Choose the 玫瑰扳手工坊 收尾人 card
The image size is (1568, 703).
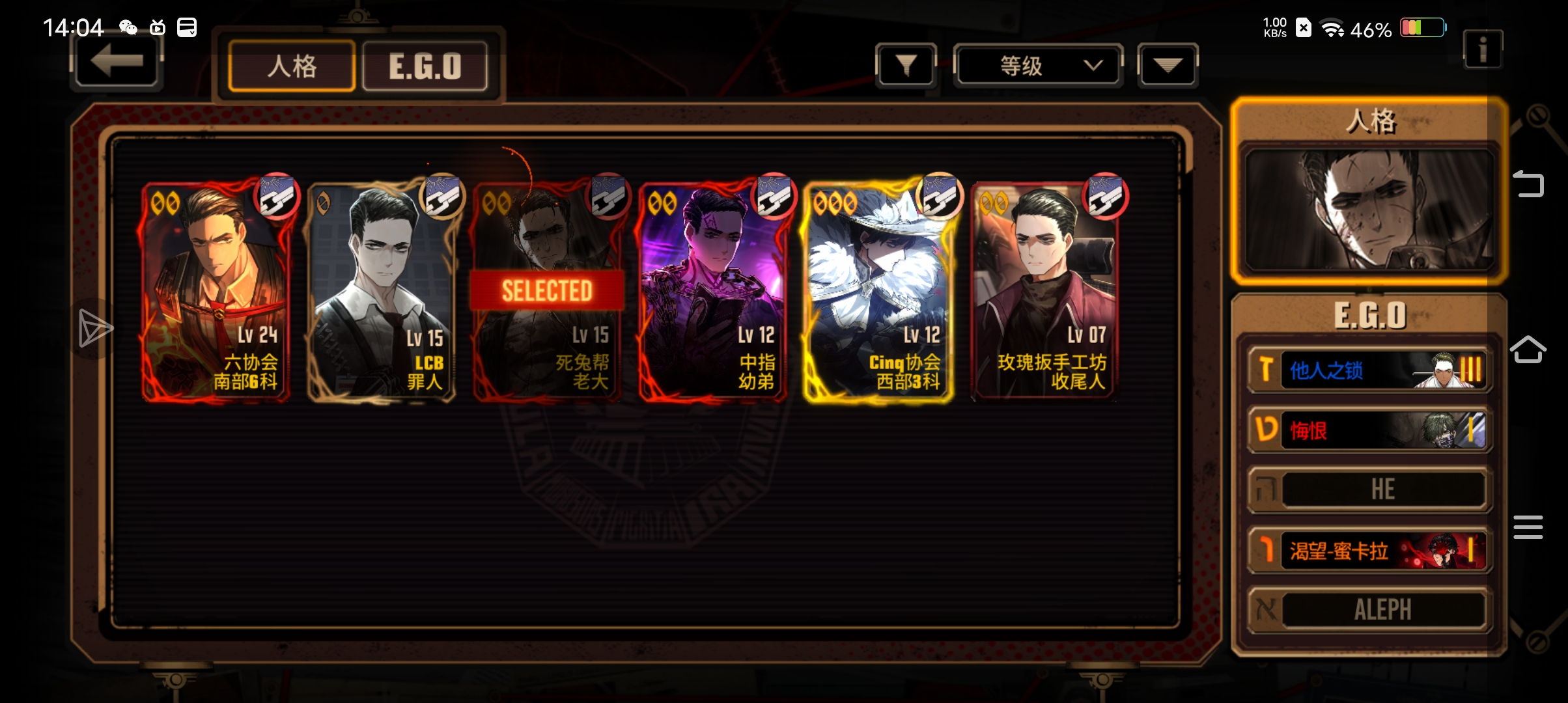pyautogui.click(x=1044, y=291)
